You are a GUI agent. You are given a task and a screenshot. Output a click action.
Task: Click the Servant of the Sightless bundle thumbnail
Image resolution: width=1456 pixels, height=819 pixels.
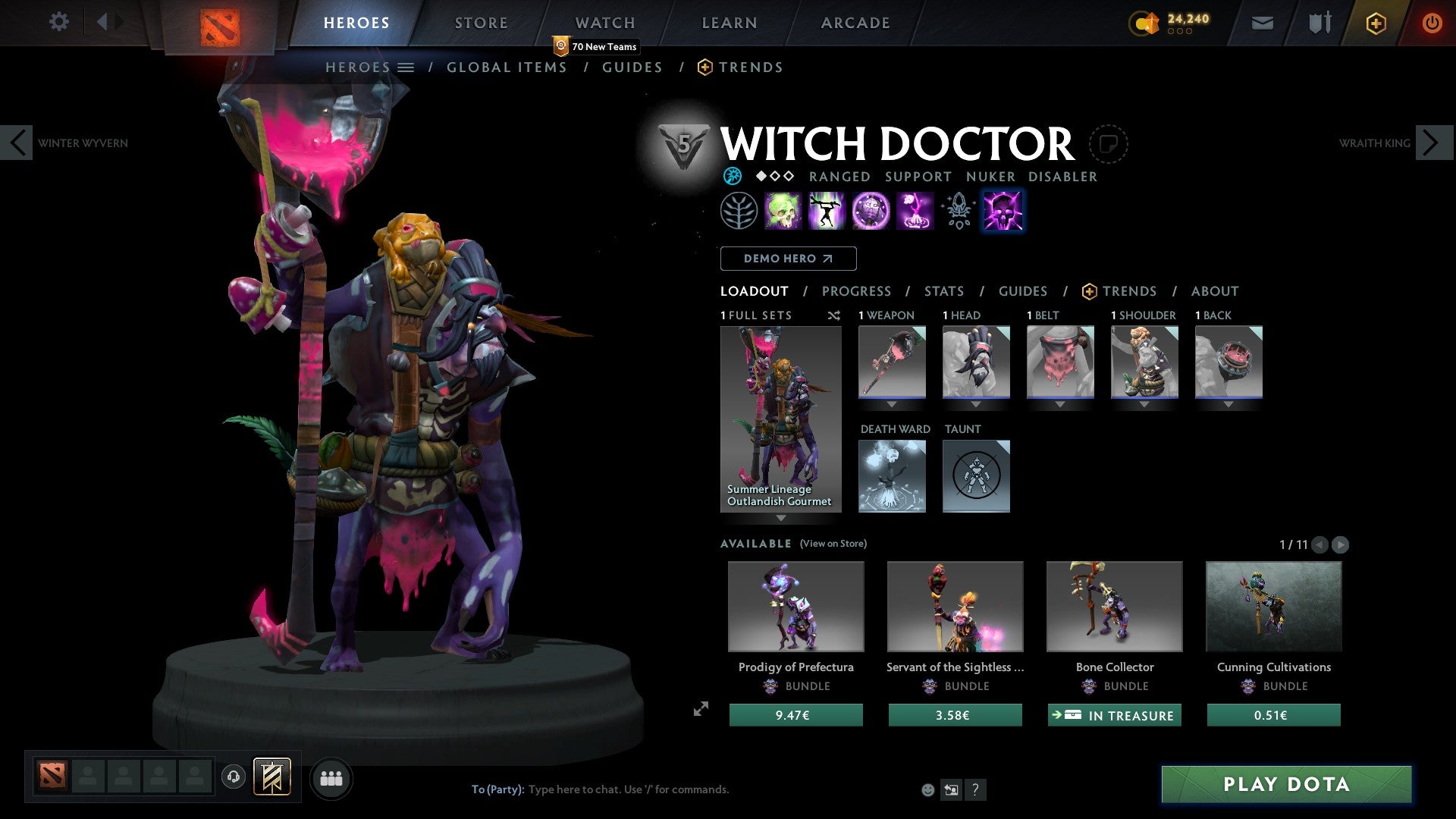(955, 606)
